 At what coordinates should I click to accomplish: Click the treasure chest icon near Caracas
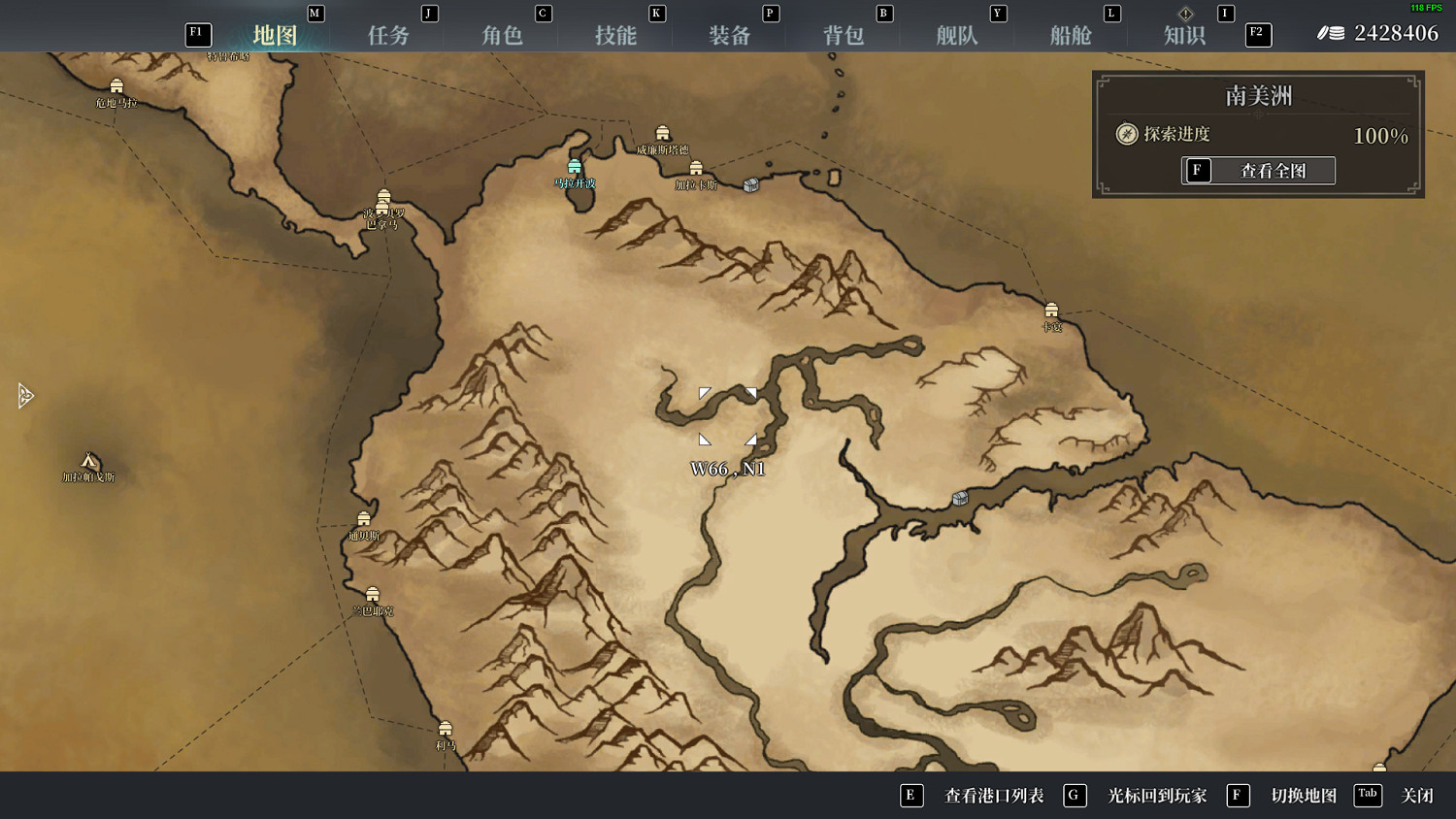pyautogui.click(x=750, y=184)
